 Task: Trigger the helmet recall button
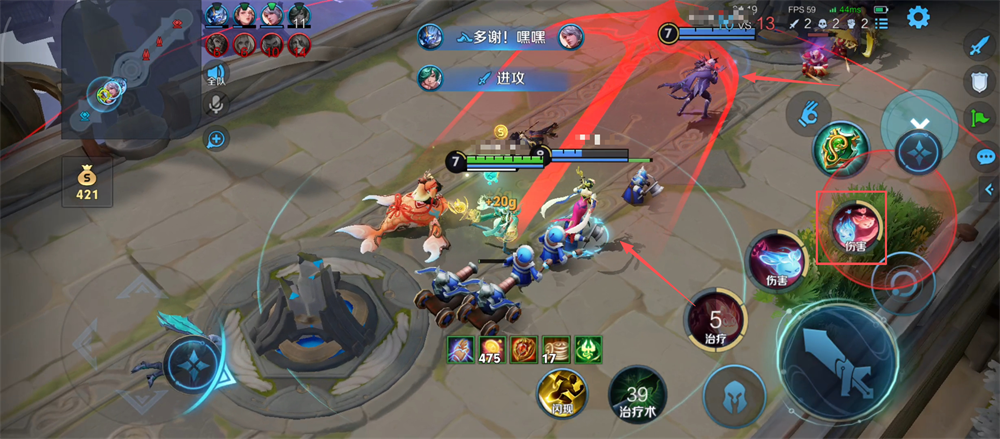pyautogui.click(x=734, y=395)
